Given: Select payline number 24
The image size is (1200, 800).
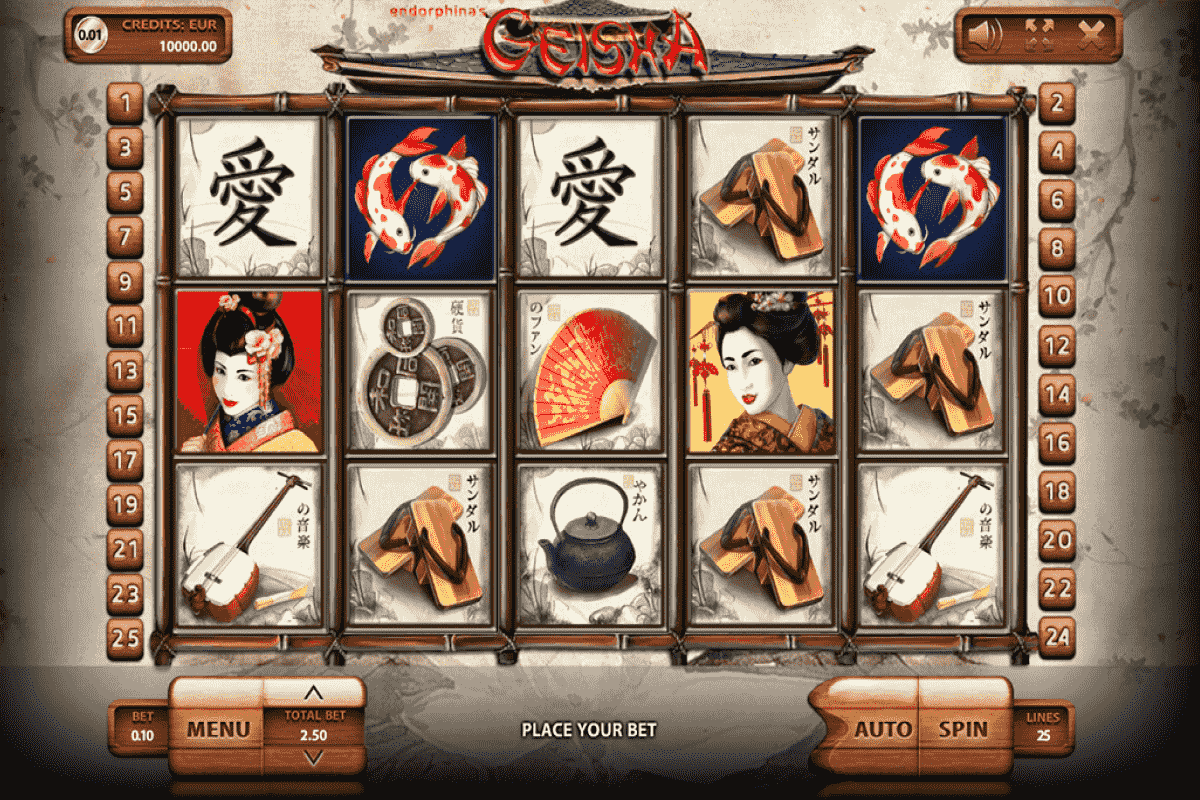Looking at the screenshot, I should (x=1057, y=635).
